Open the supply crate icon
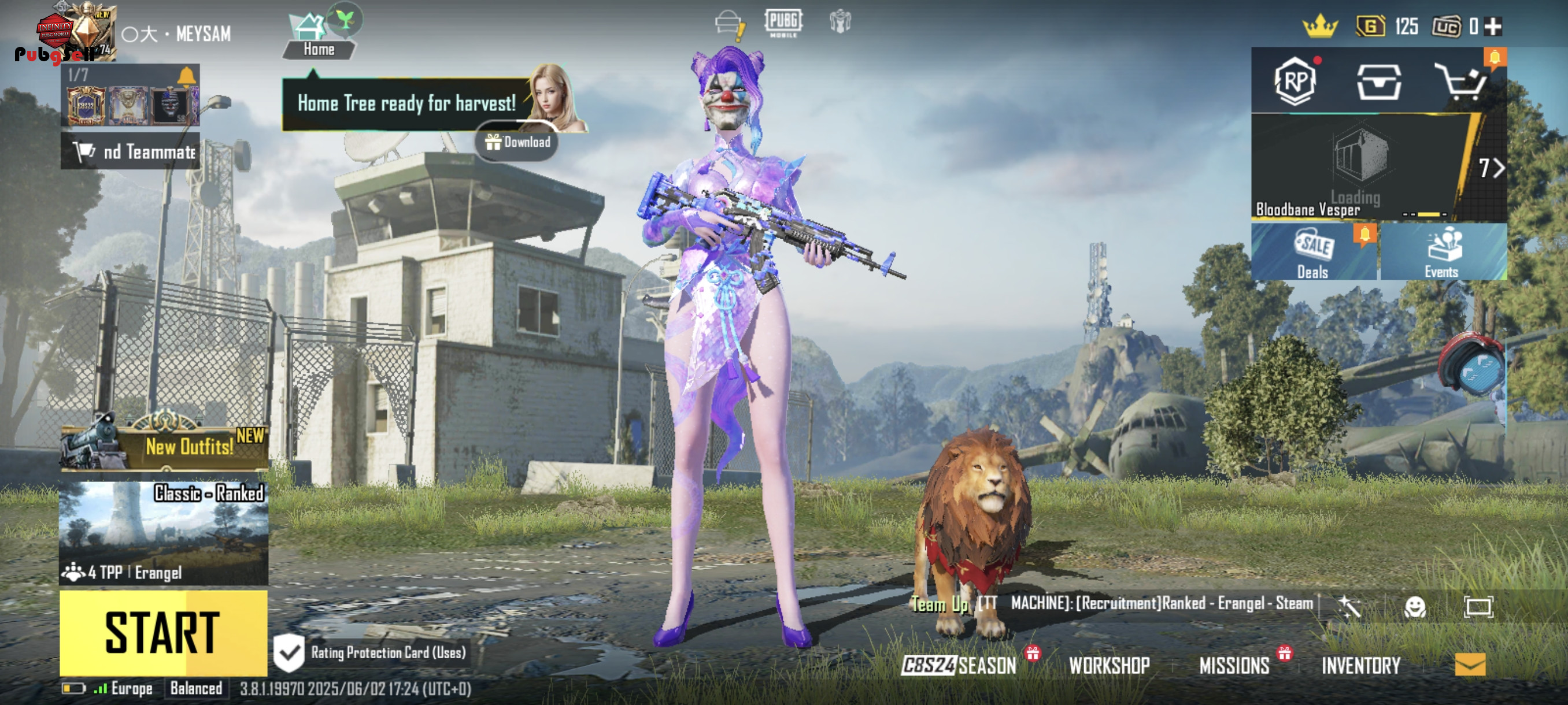 click(1379, 82)
